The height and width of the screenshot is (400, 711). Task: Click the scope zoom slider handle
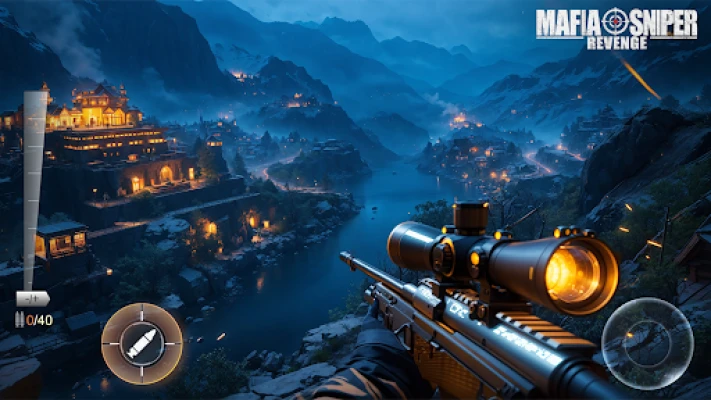(x=33, y=298)
